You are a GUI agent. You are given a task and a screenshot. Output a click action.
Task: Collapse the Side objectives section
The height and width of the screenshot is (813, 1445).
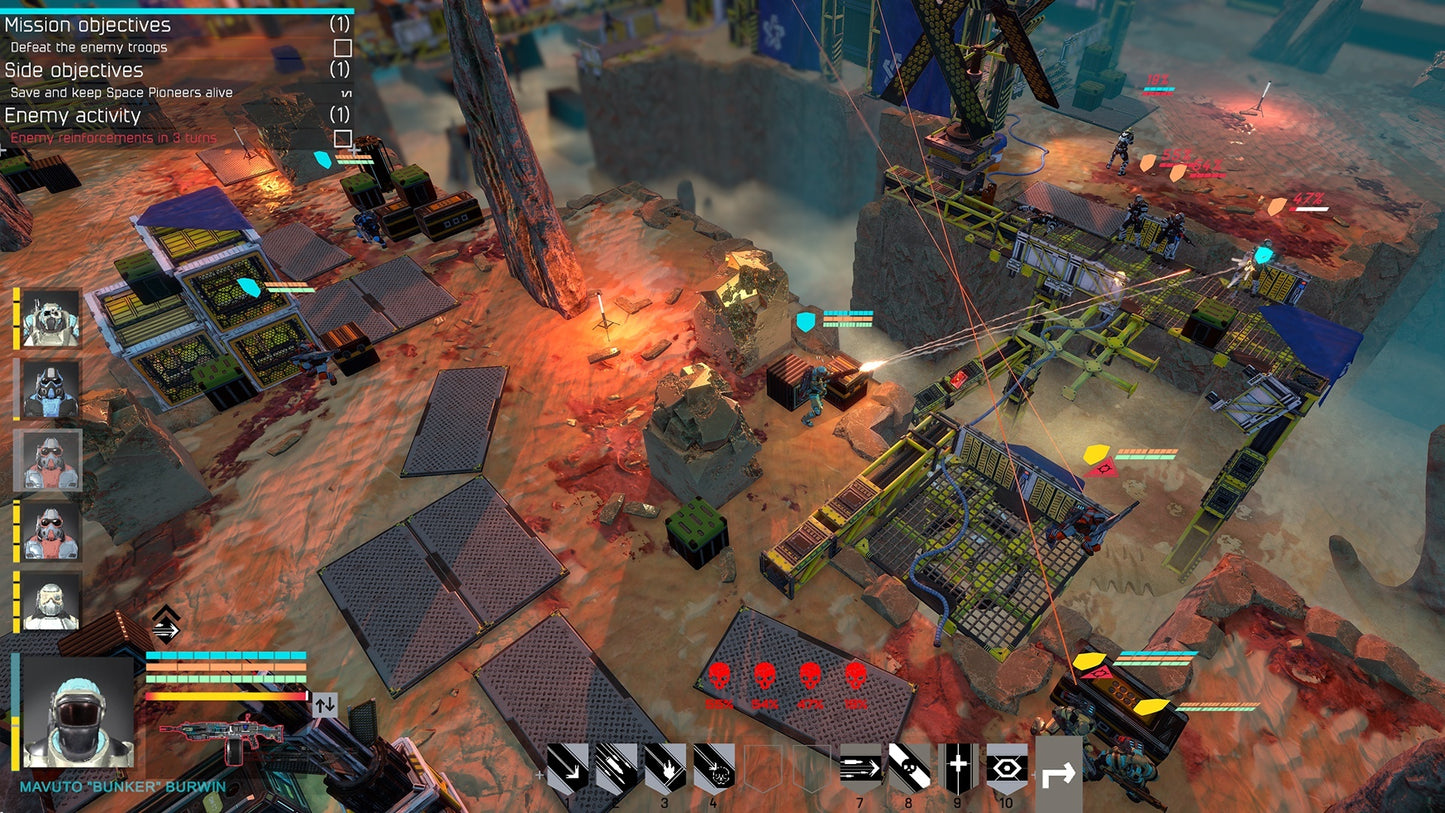(75, 70)
